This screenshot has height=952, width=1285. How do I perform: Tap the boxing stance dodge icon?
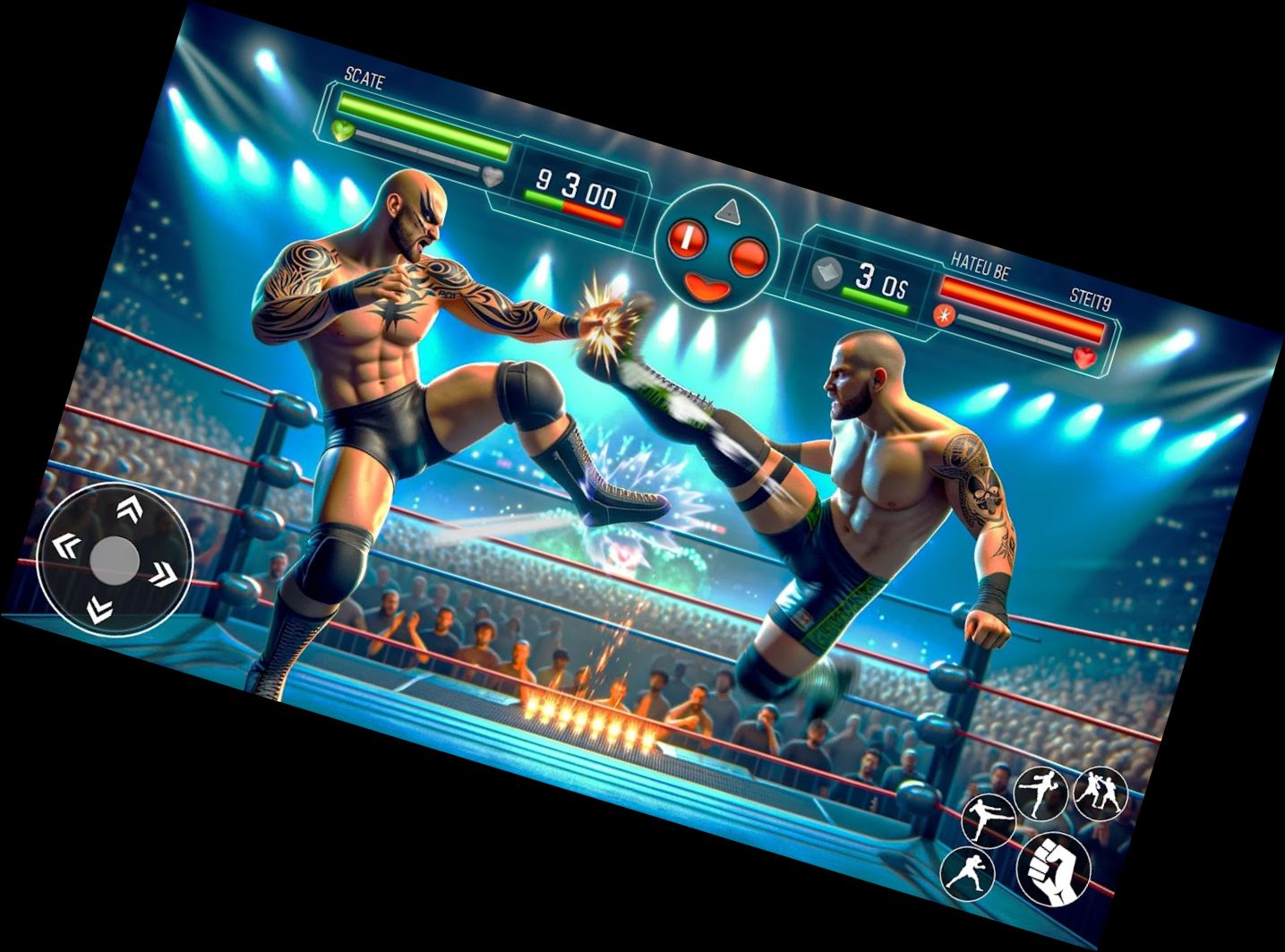tap(970, 875)
